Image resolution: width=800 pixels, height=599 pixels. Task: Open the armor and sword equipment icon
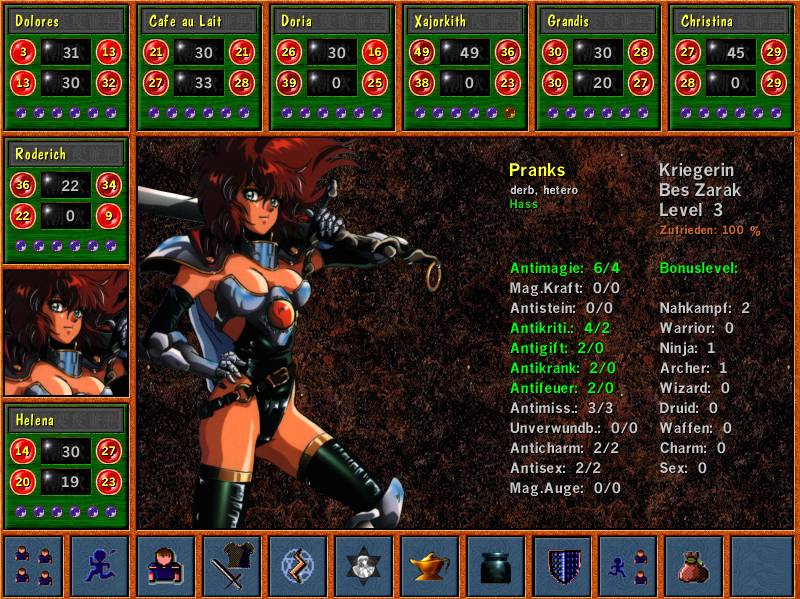point(232,566)
